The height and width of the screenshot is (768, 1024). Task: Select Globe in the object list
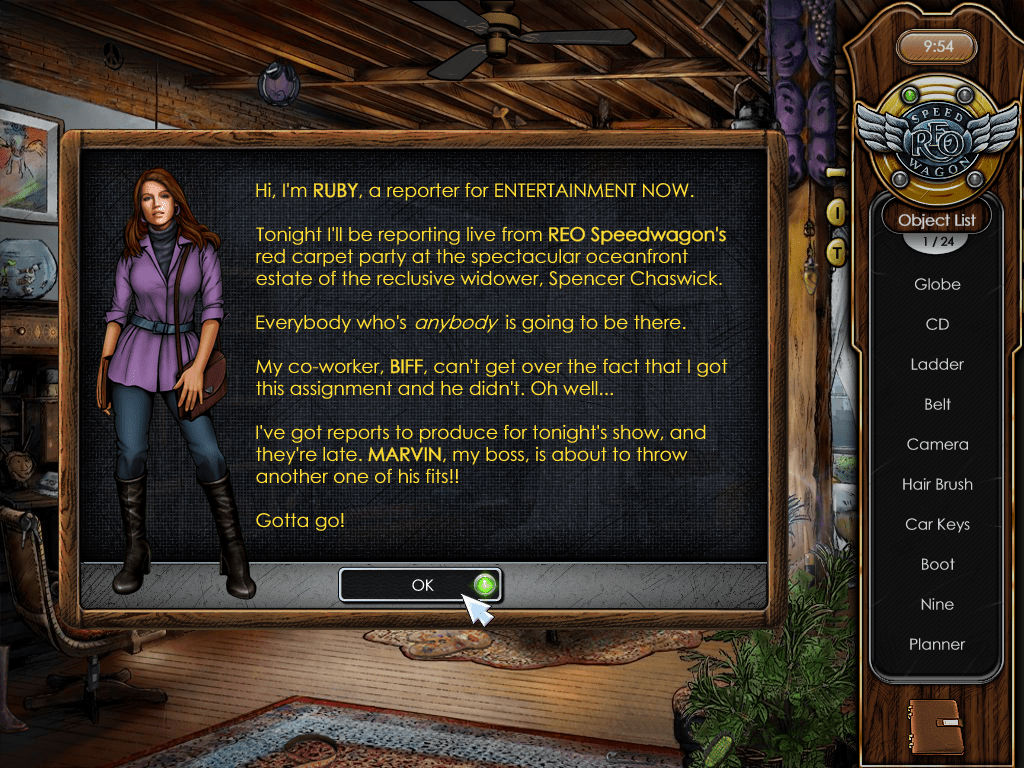pyautogui.click(x=937, y=285)
